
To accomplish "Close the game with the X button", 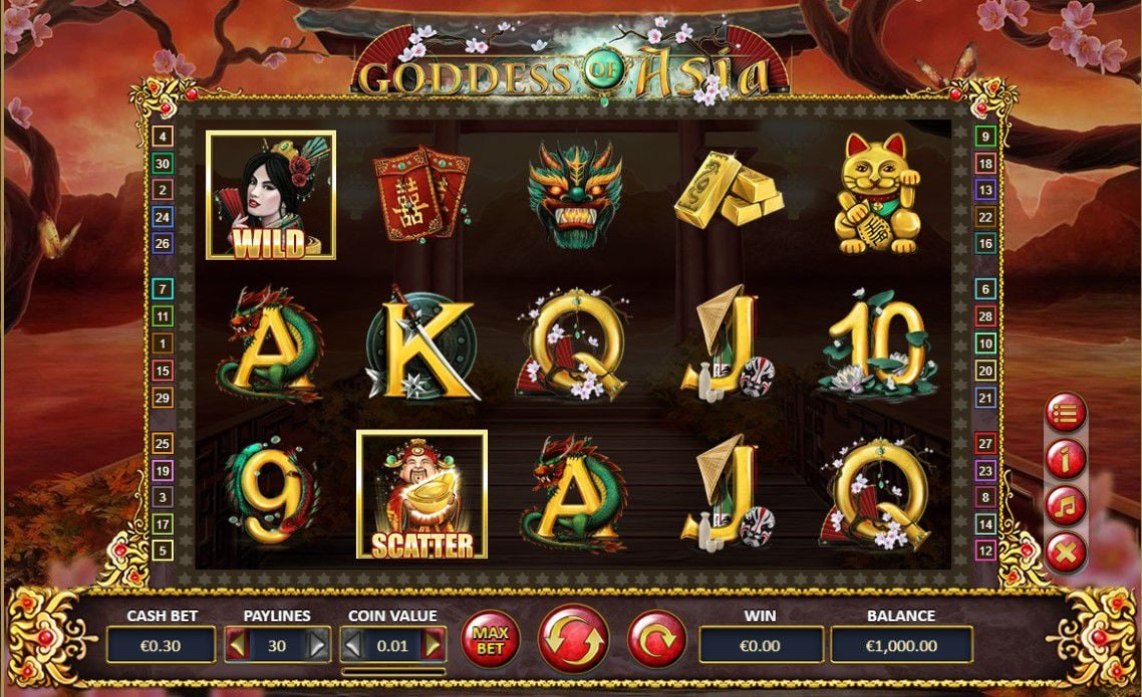I will click(1066, 551).
